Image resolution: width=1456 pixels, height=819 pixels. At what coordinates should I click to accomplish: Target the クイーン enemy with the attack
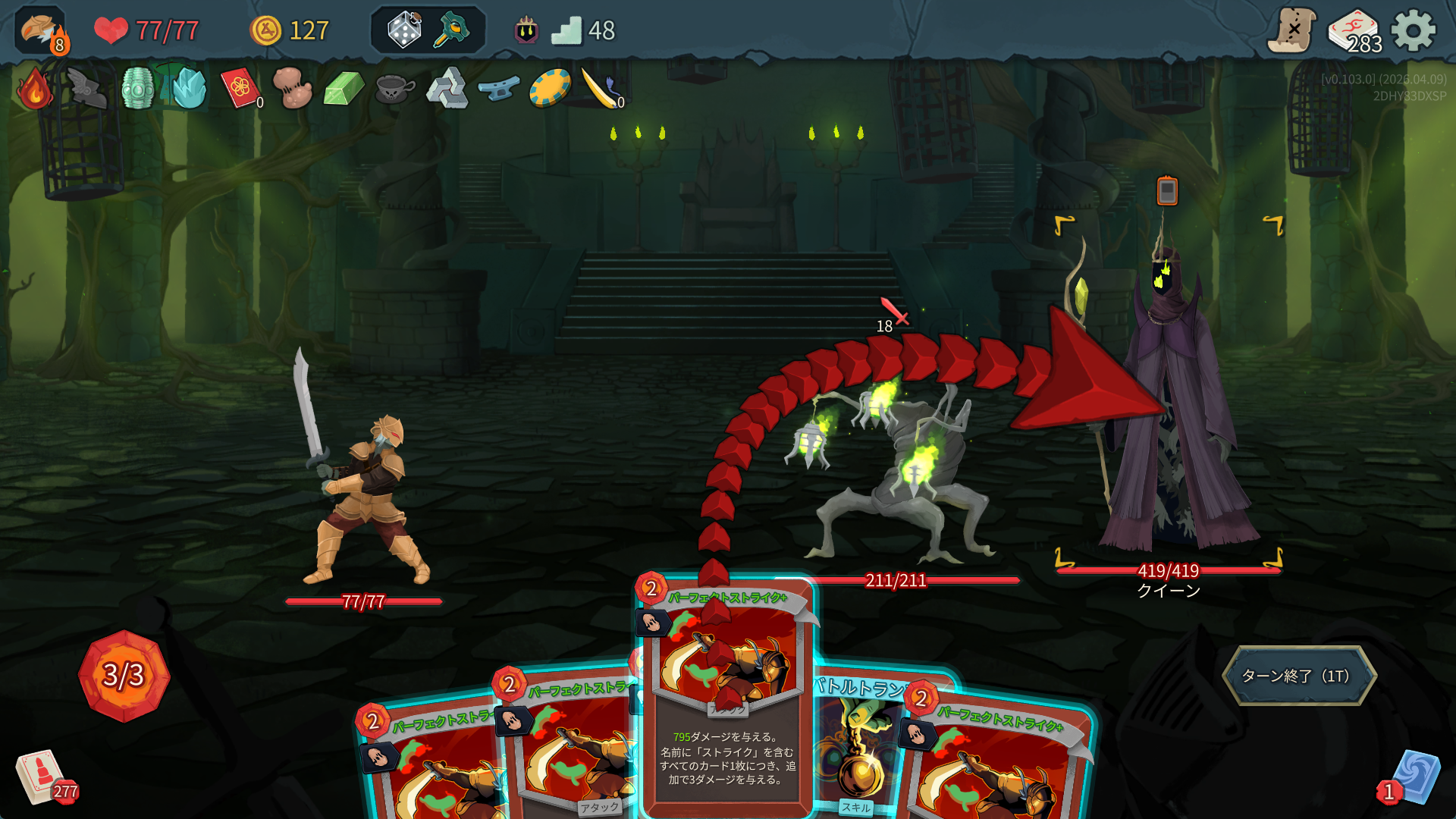click(1168, 402)
